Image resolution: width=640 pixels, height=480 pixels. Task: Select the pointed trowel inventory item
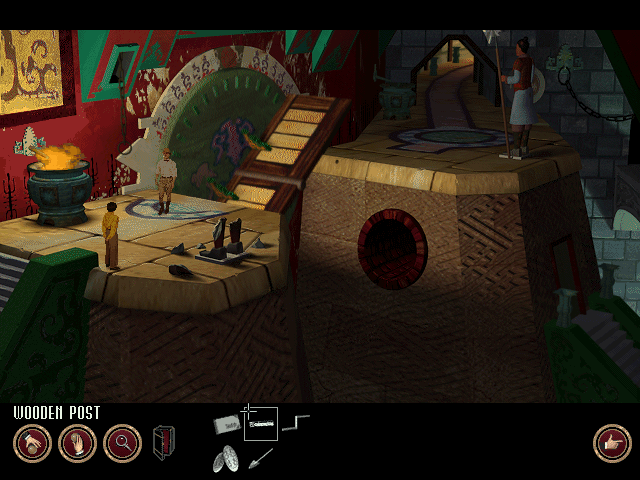tap(261, 458)
